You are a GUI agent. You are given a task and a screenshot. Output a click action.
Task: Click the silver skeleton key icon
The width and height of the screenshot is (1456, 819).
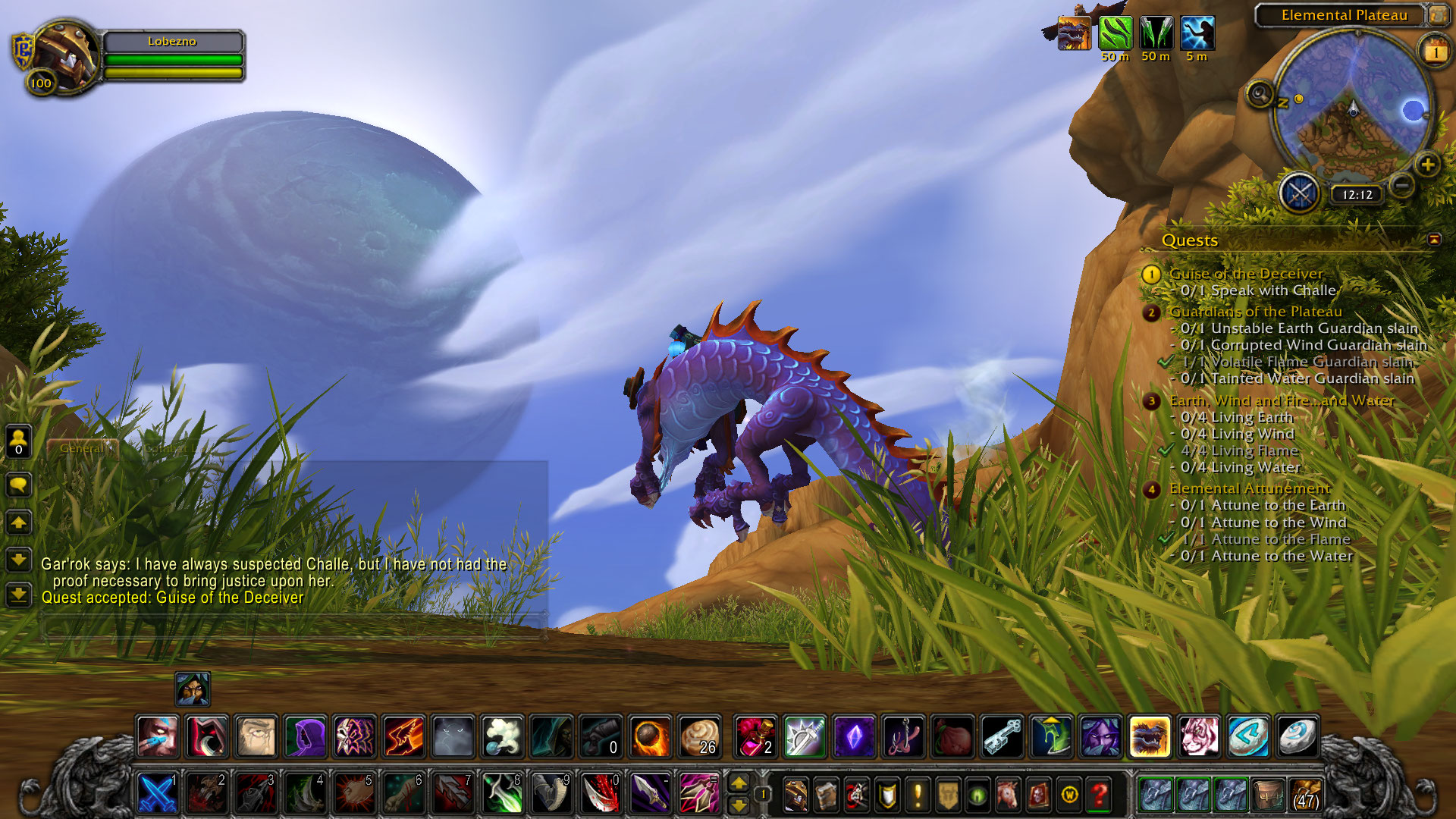pyautogui.click(x=1003, y=736)
